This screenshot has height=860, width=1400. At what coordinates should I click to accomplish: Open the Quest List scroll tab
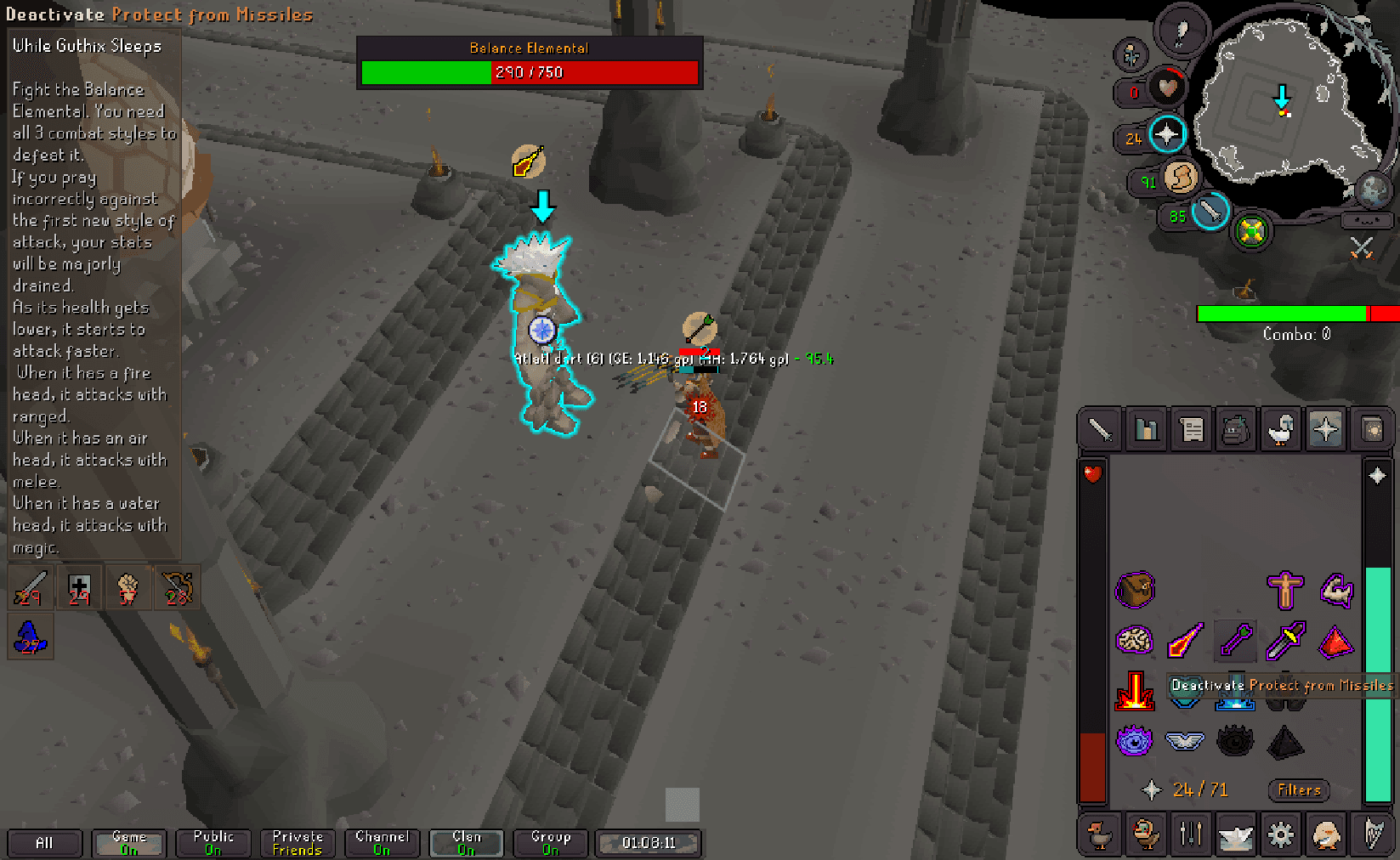[1192, 428]
